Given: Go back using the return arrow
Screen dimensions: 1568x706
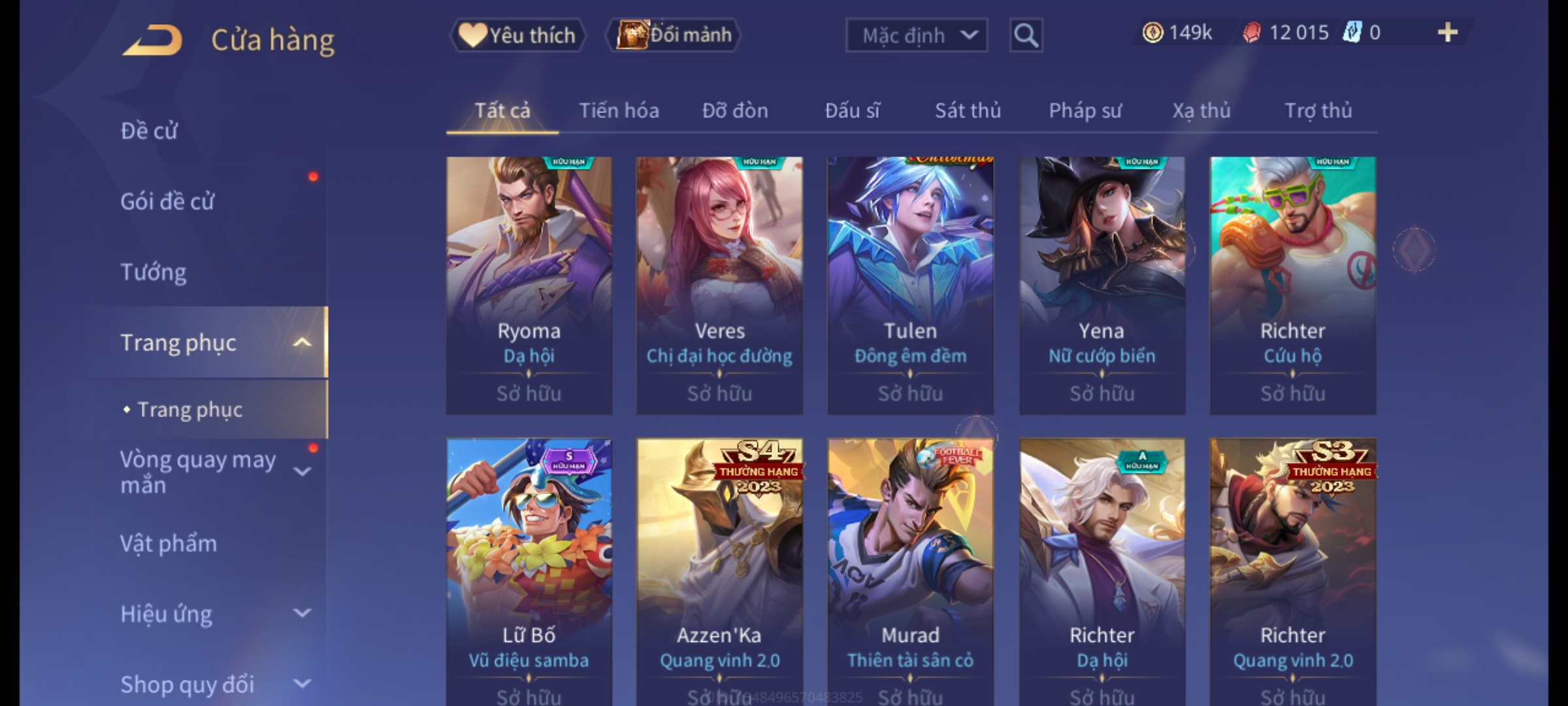Looking at the screenshot, I should 152,40.
